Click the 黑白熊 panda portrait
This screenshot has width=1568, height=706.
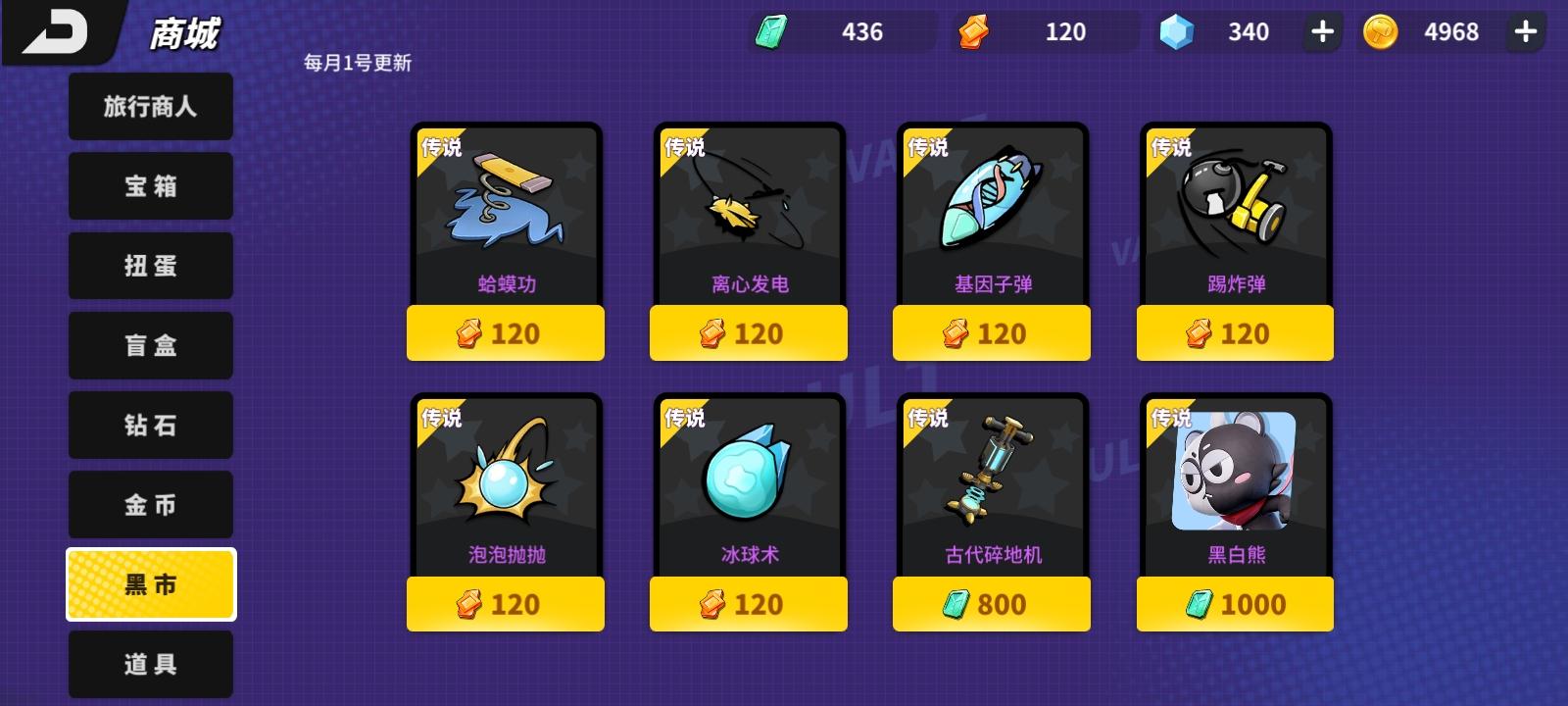tap(1235, 480)
